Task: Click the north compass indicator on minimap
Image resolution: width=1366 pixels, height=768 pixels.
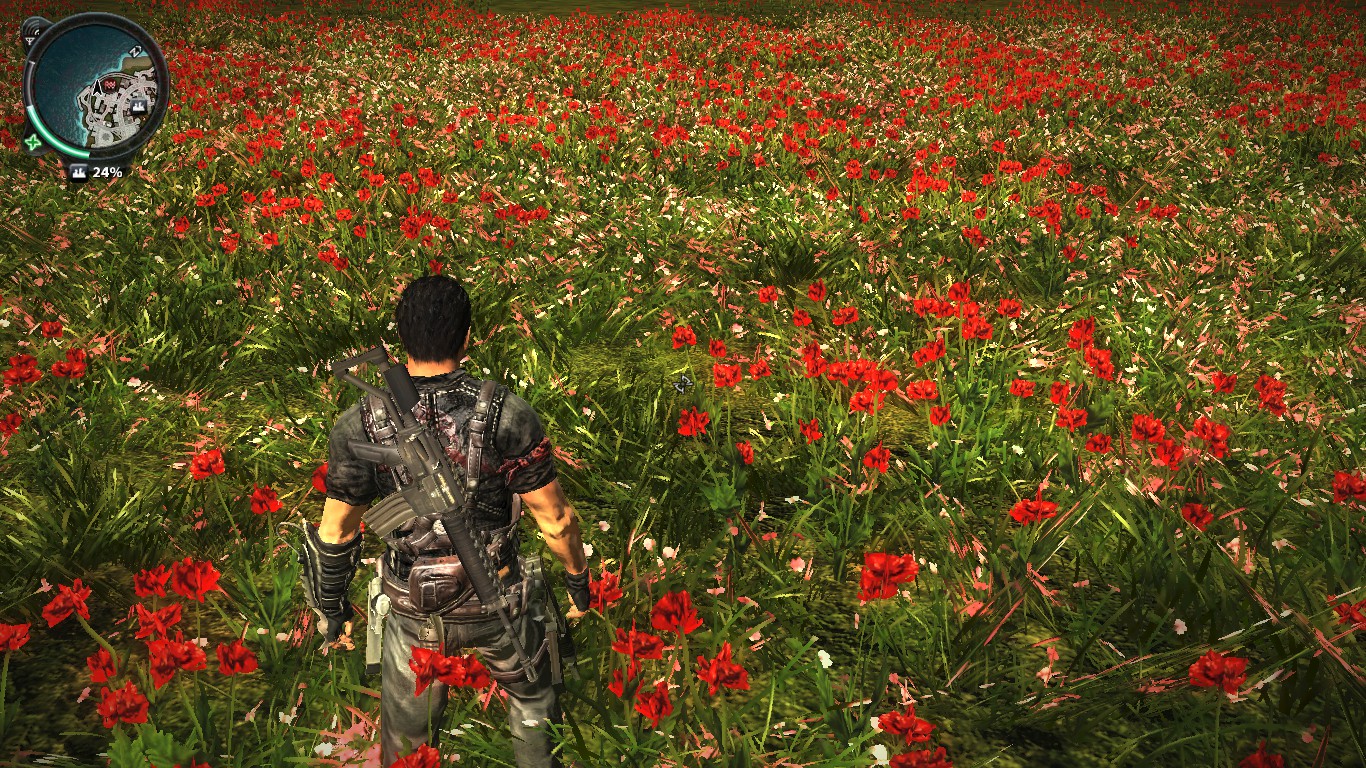Action: coord(136,52)
